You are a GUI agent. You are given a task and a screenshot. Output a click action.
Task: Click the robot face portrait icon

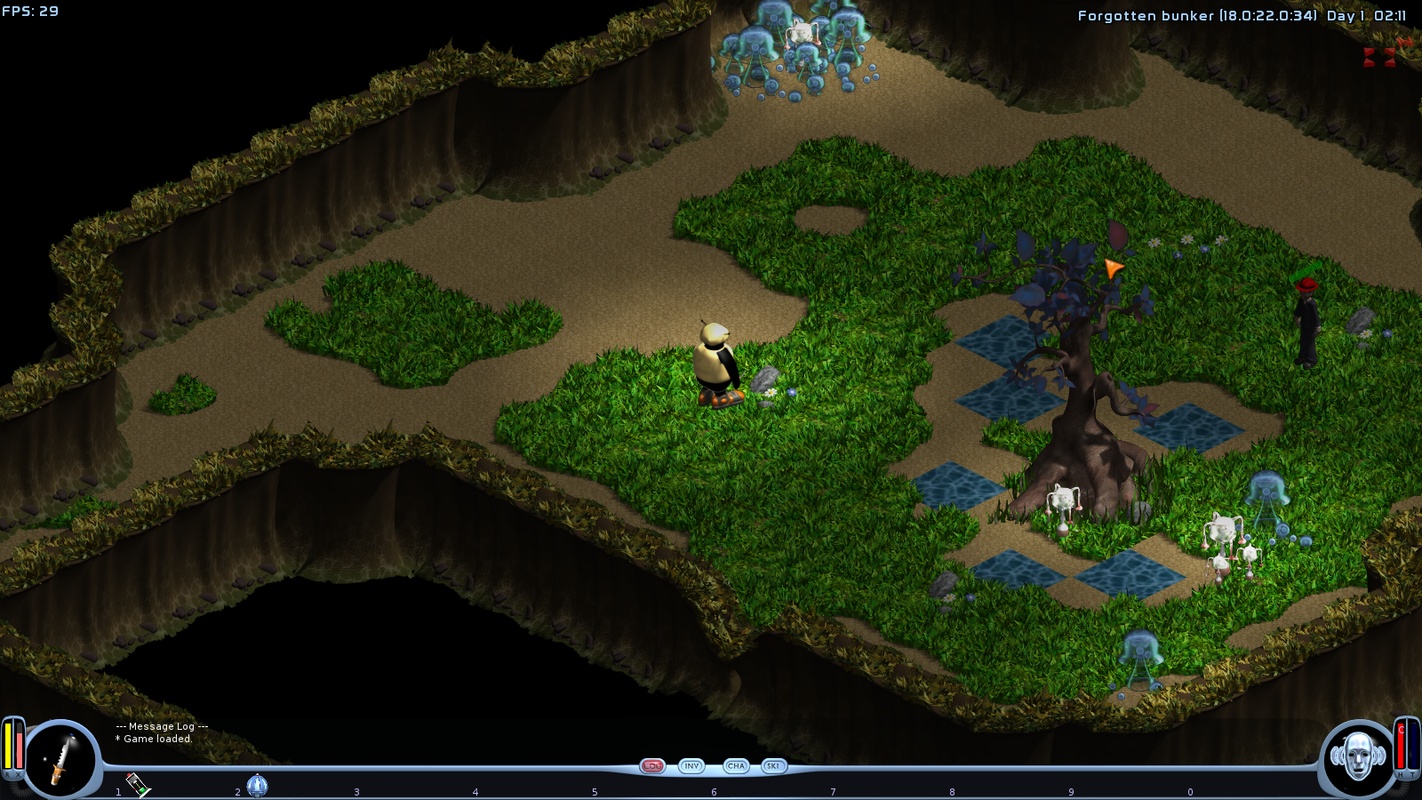click(x=1357, y=759)
